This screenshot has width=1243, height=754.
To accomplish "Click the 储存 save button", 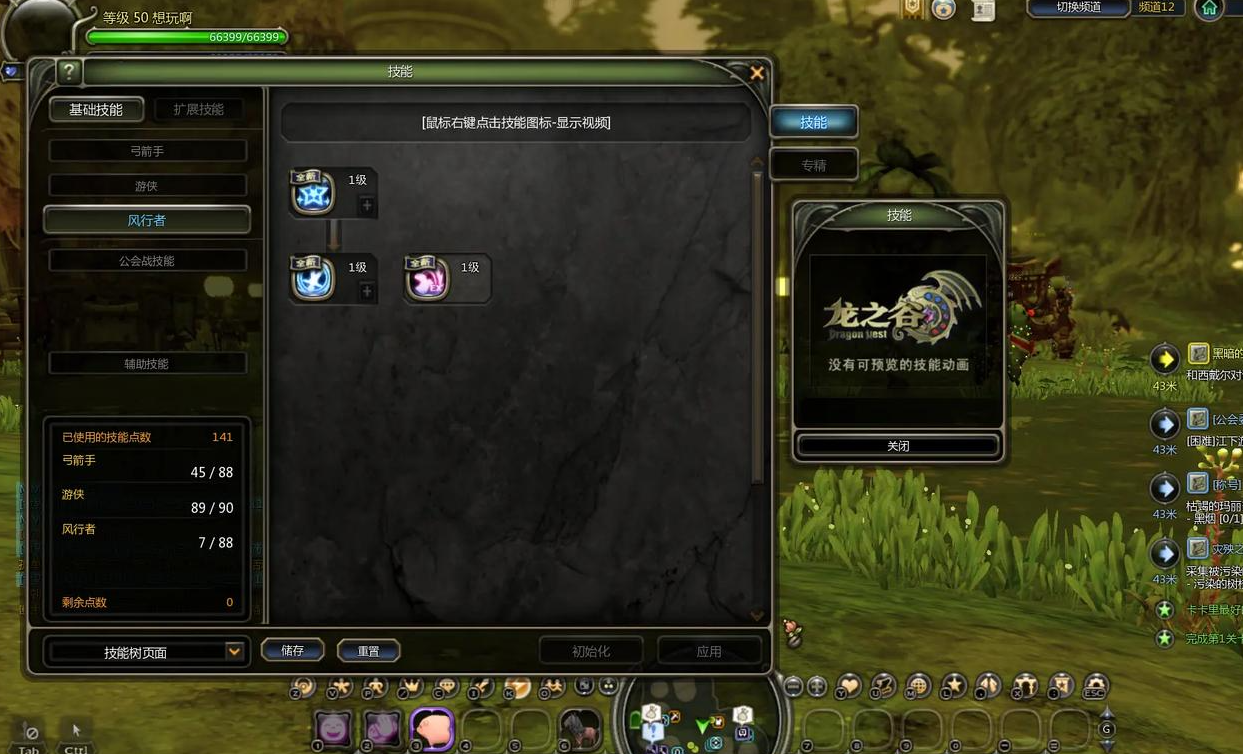I will click(x=292, y=650).
